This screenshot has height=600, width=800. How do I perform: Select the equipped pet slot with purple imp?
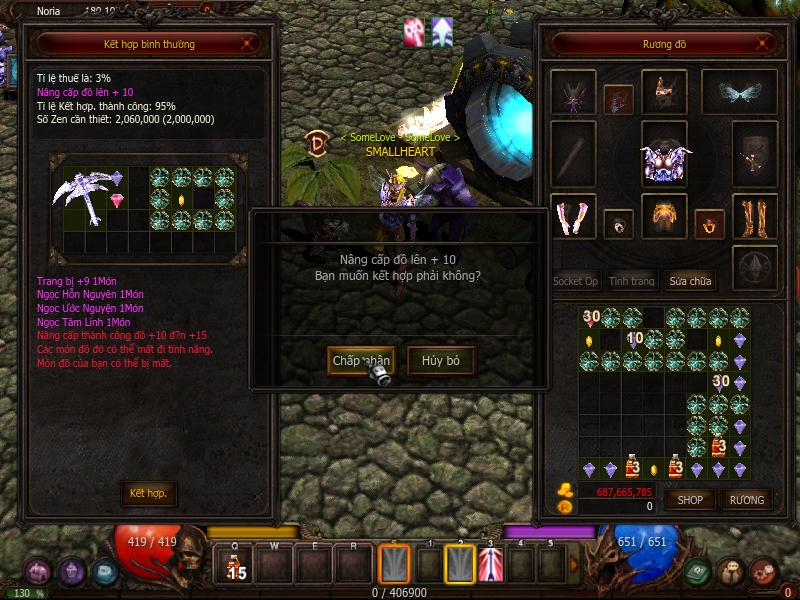pyautogui.click(x=573, y=93)
